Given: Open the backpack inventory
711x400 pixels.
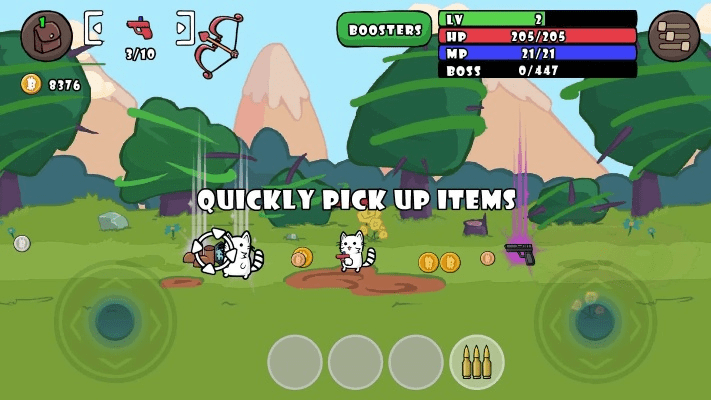Looking at the screenshot, I should point(46,36).
